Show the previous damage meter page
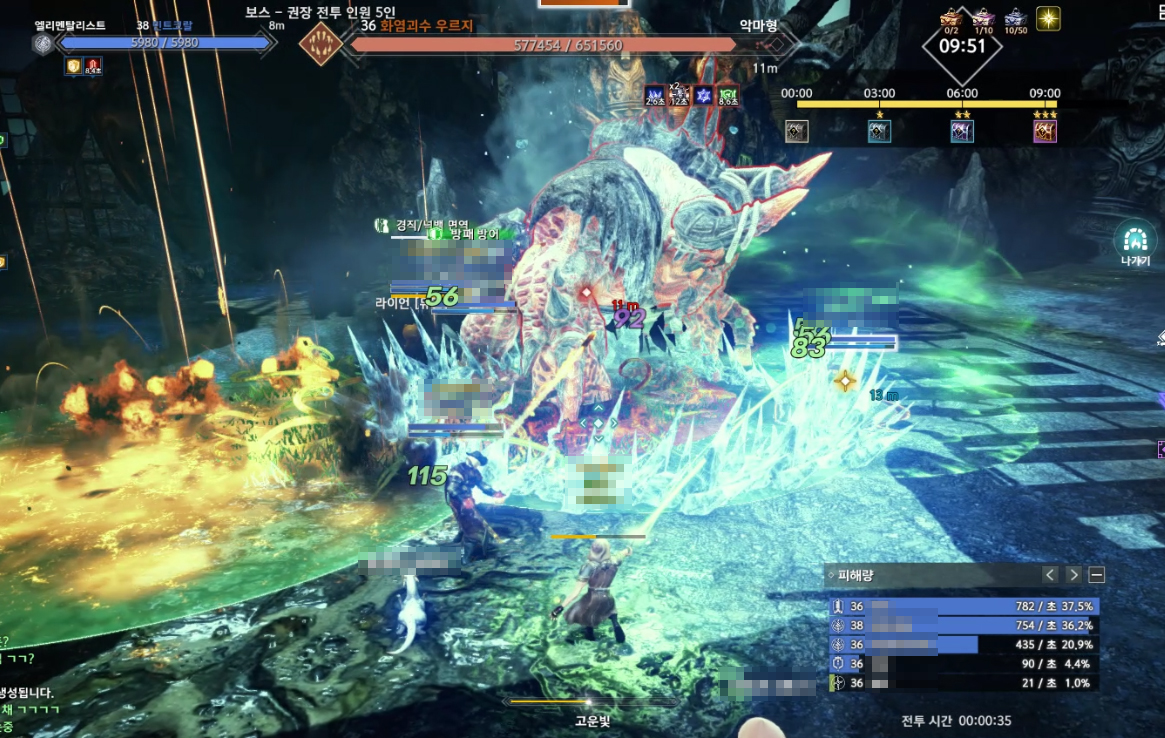 click(x=1050, y=575)
